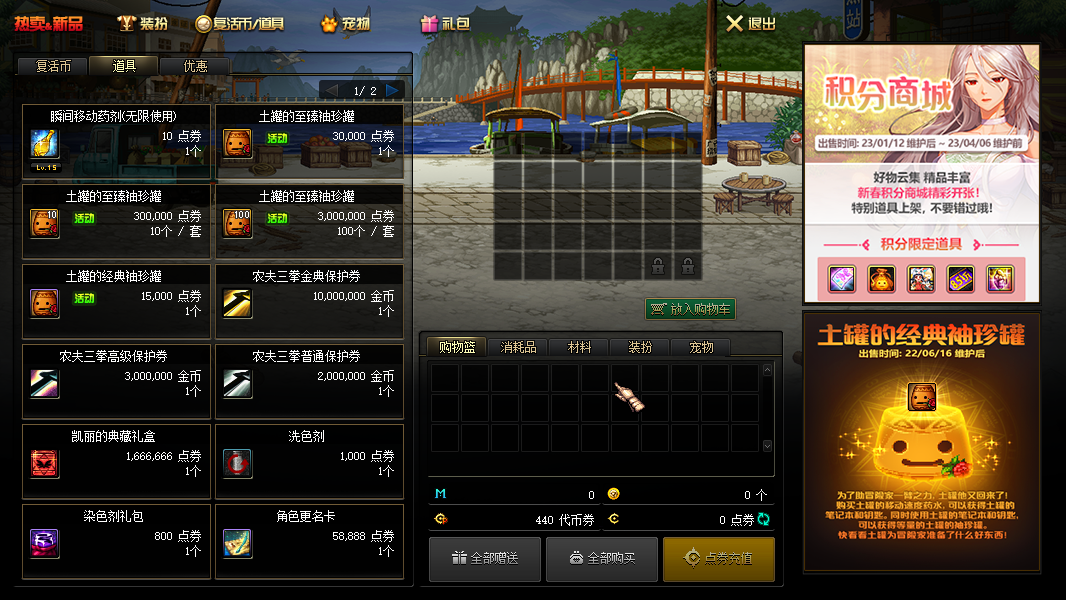Select the 凯丽的典藏礼盒 item

click(116, 461)
